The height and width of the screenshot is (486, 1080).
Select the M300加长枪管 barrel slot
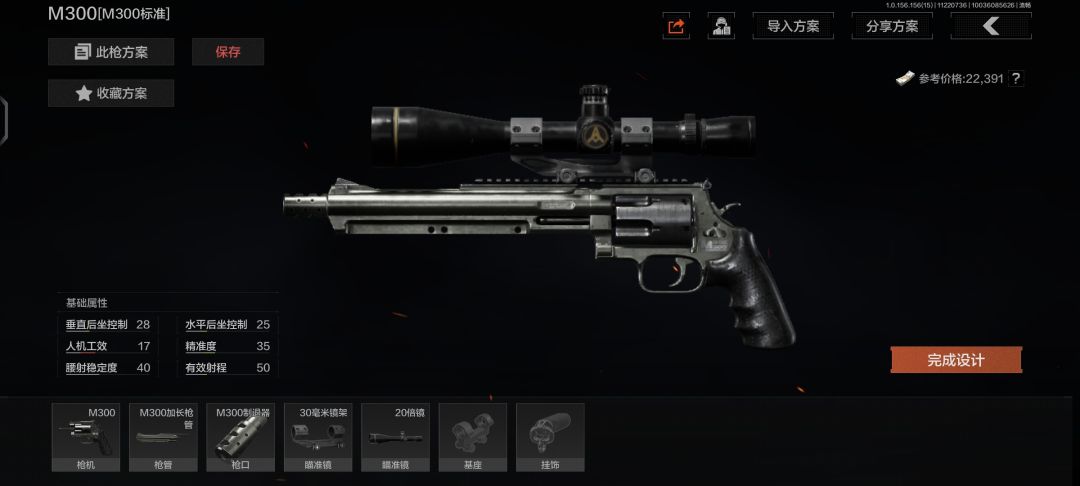tap(163, 437)
